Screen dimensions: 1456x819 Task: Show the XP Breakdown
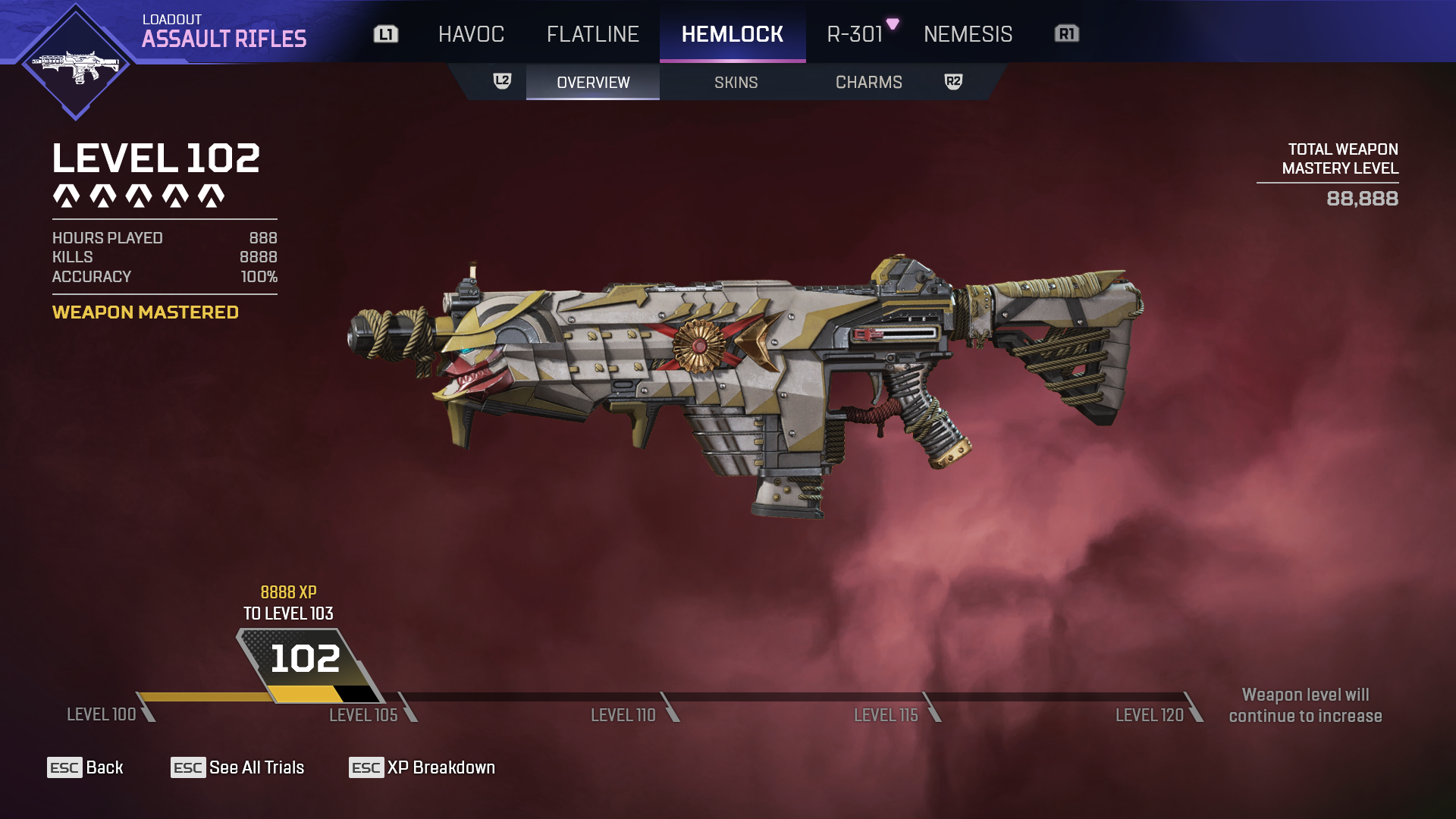pyautogui.click(x=422, y=767)
